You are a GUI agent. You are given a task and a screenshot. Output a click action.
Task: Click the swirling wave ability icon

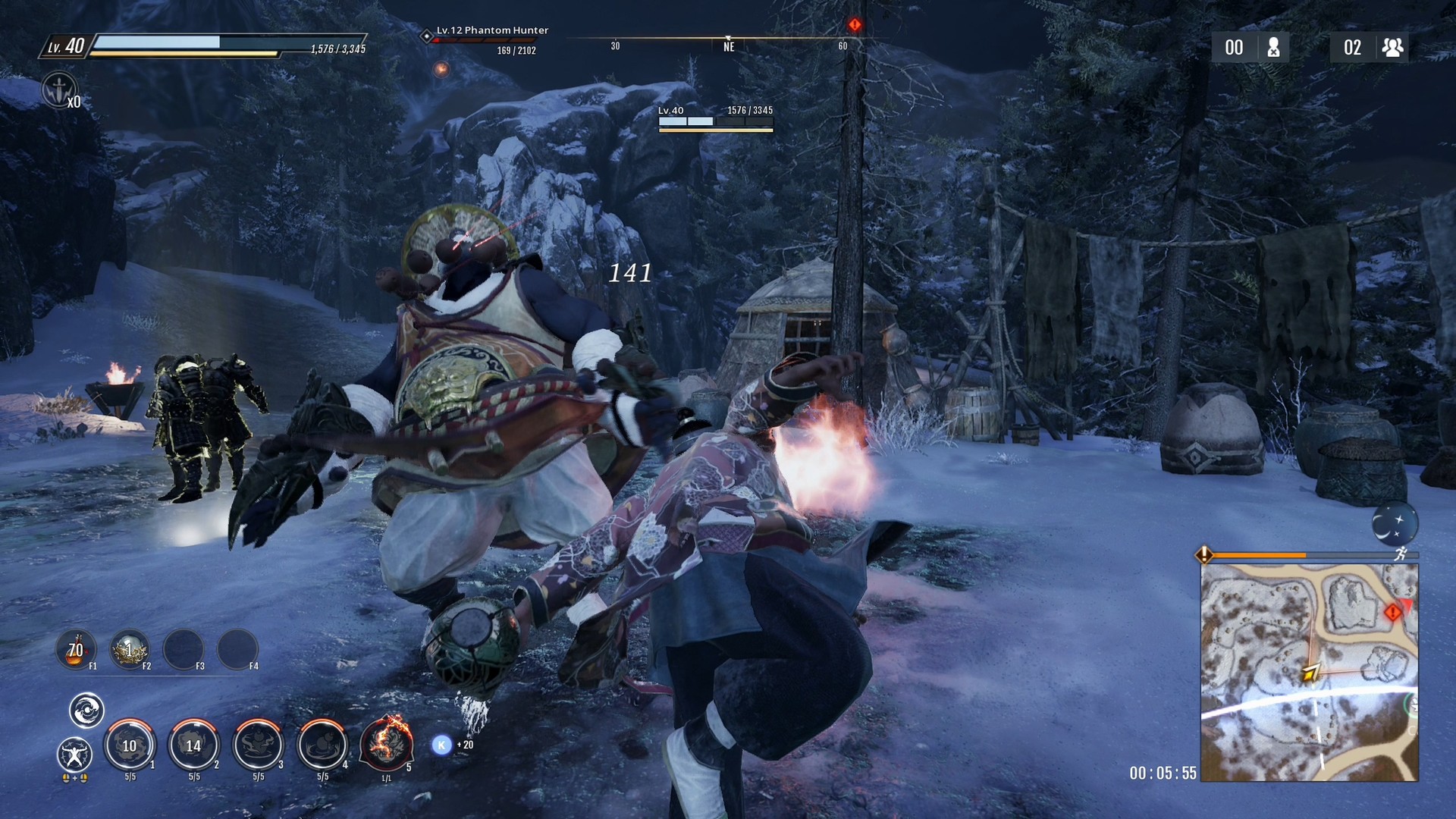86,711
